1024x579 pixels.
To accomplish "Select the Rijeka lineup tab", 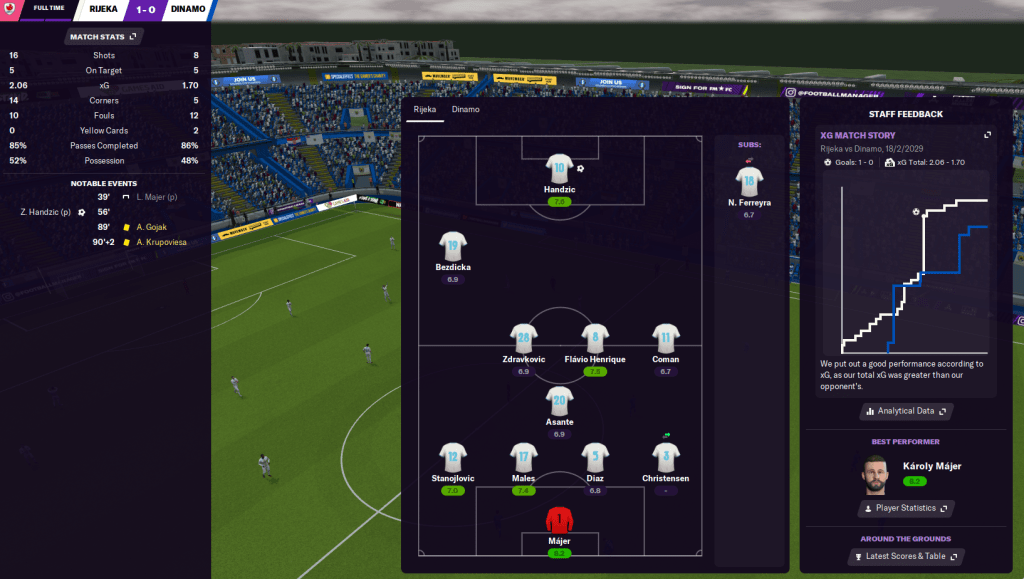I will [x=426, y=109].
